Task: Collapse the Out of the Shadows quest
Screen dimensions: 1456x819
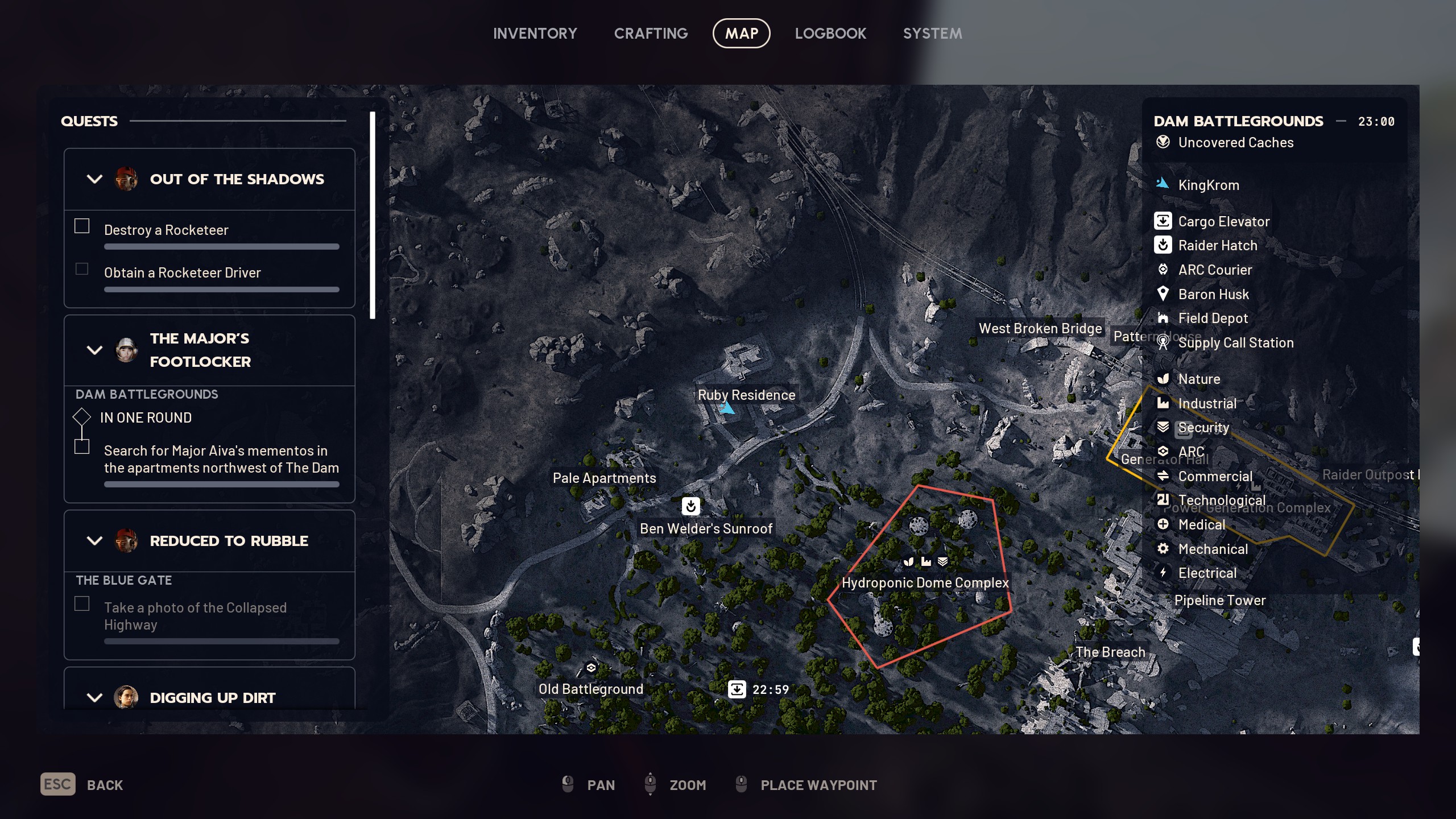Action: [x=94, y=179]
